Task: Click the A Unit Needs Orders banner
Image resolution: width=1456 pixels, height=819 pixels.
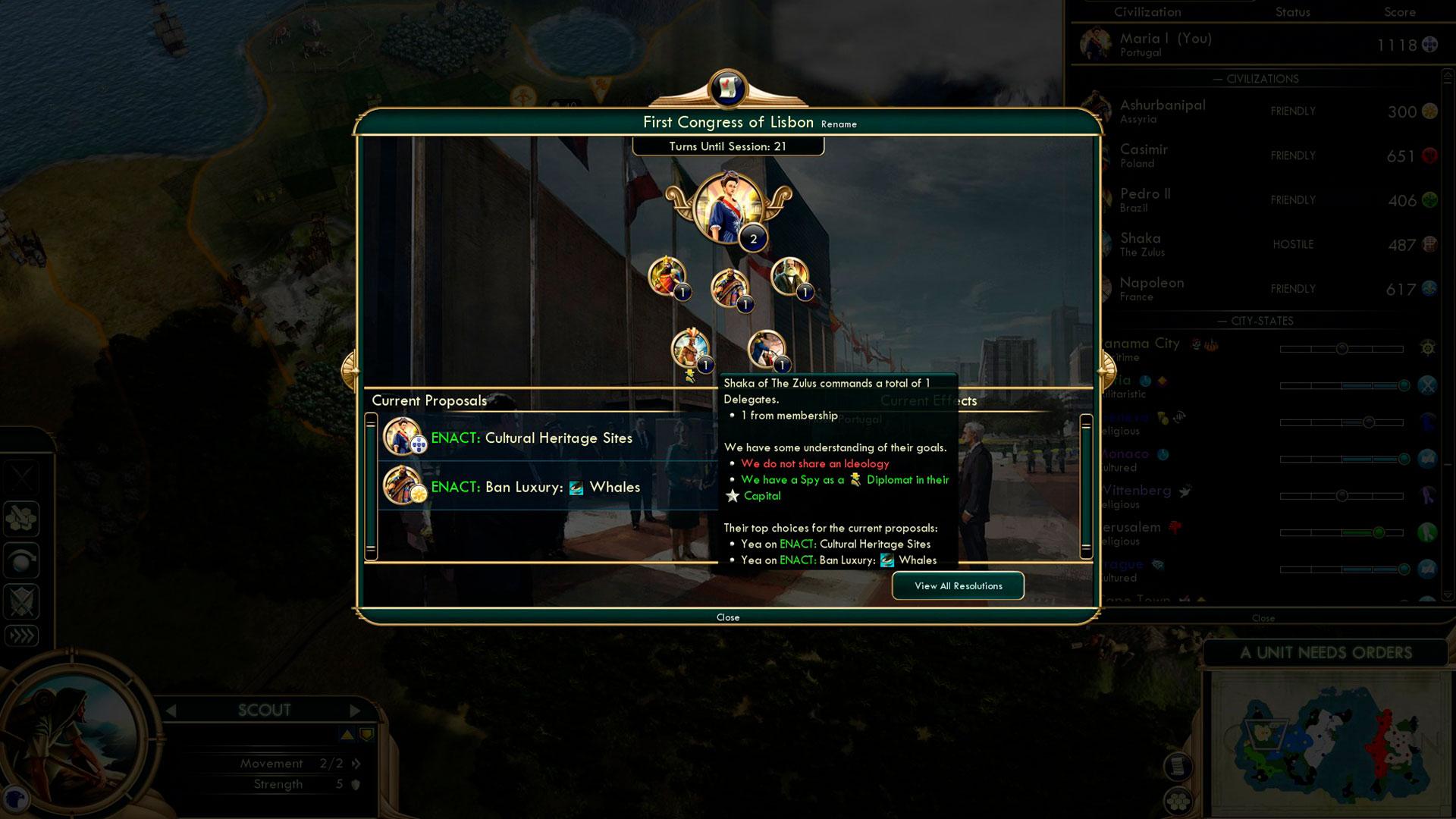Action: [x=1326, y=653]
